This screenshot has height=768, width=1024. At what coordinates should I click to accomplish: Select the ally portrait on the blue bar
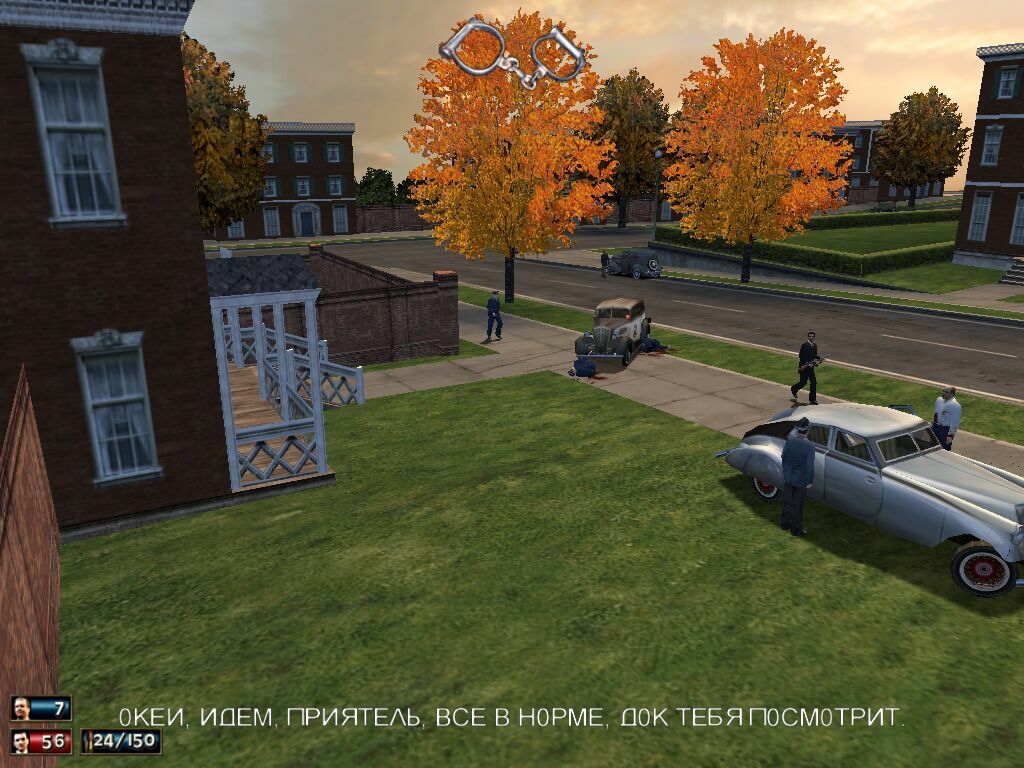coord(21,709)
